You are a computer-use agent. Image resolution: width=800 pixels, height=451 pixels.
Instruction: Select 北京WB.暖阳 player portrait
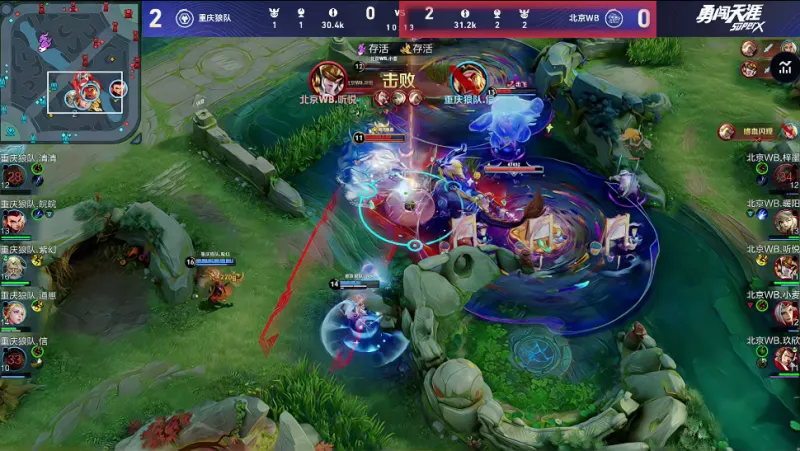click(x=785, y=222)
